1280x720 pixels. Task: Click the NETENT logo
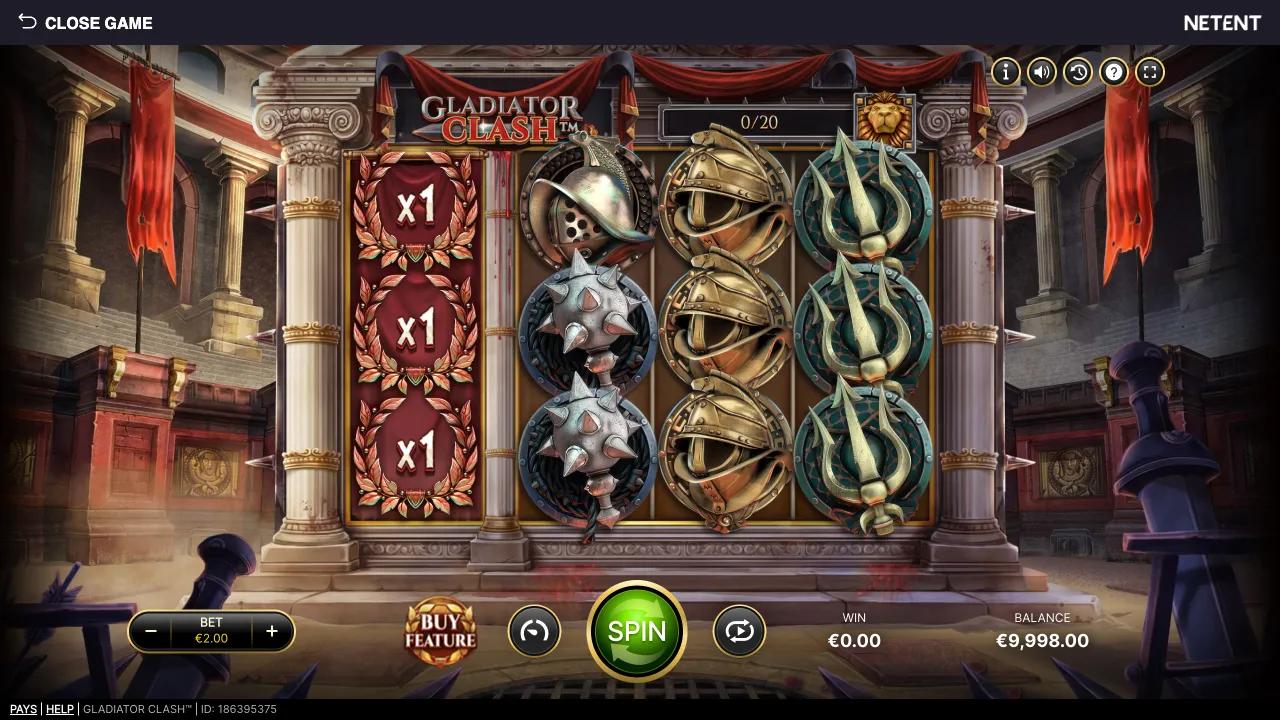(1222, 22)
